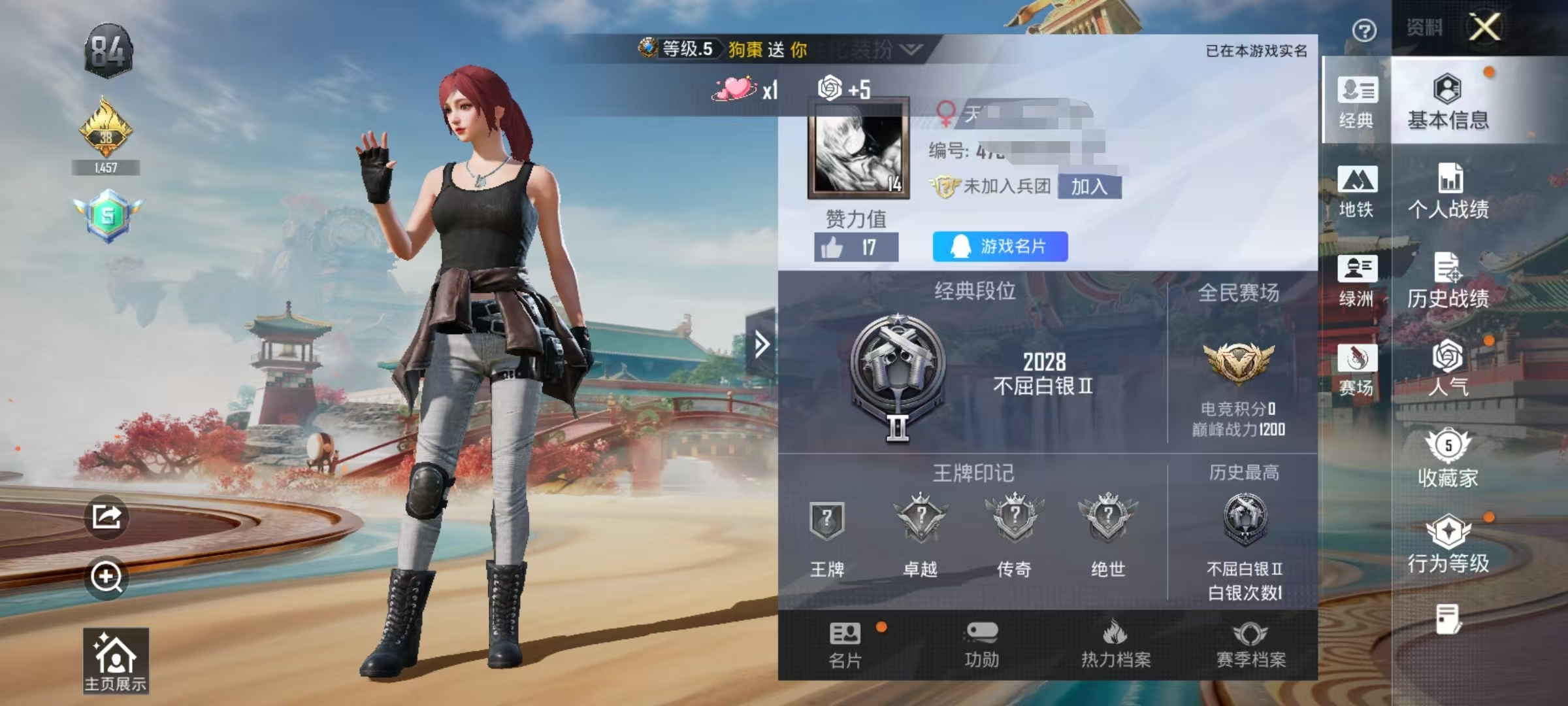
Task: Set character via 主页展示 button
Action: [116, 660]
